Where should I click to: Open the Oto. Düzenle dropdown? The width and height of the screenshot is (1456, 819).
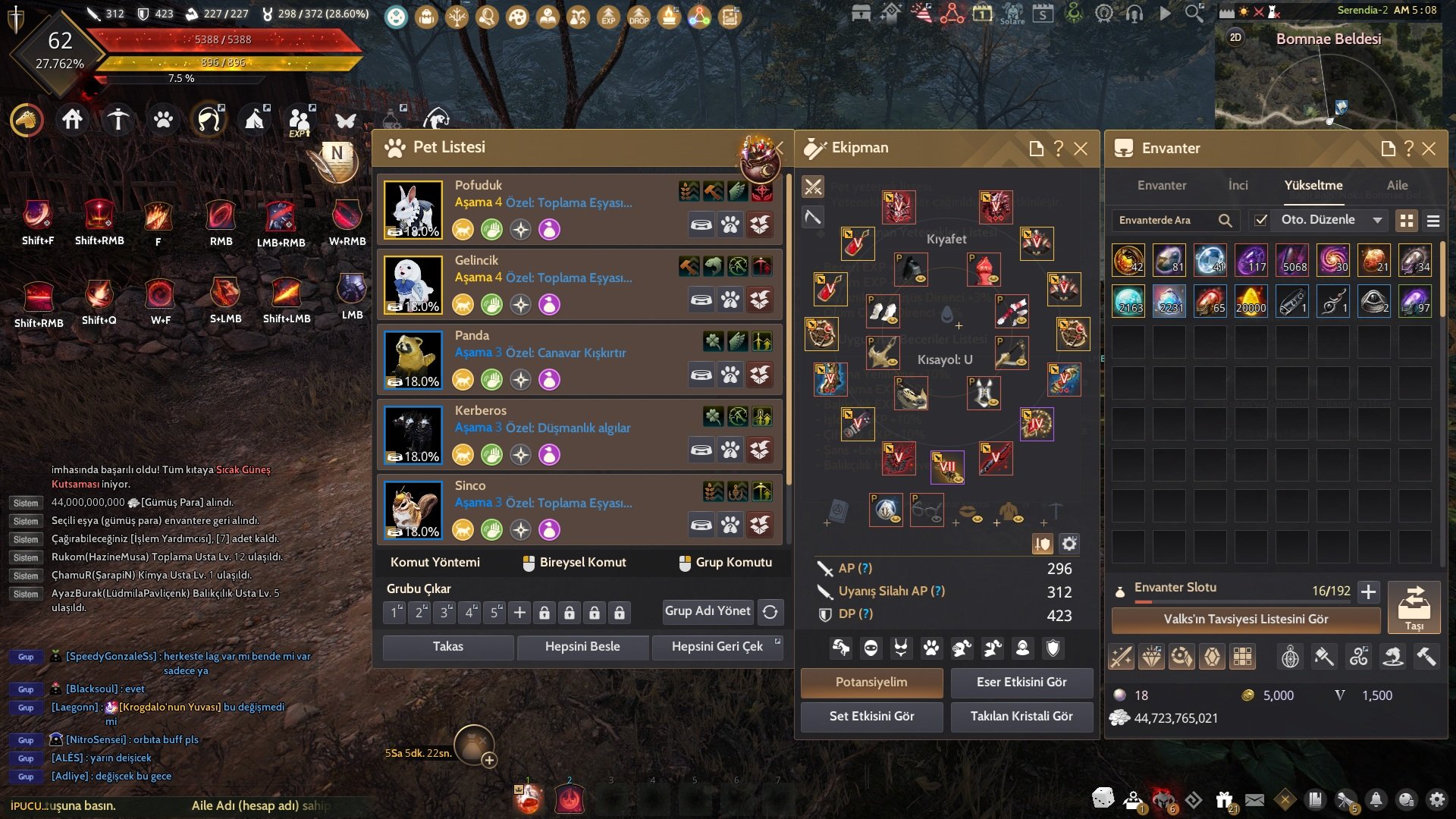1377,220
